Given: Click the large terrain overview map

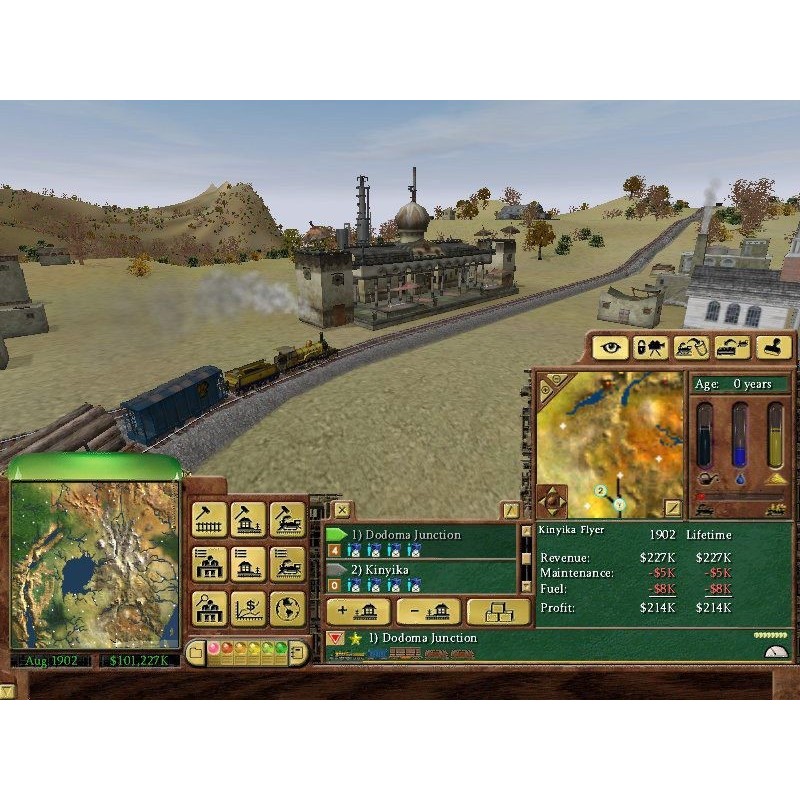Looking at the screenshot, I should click(x=95, y=565).
